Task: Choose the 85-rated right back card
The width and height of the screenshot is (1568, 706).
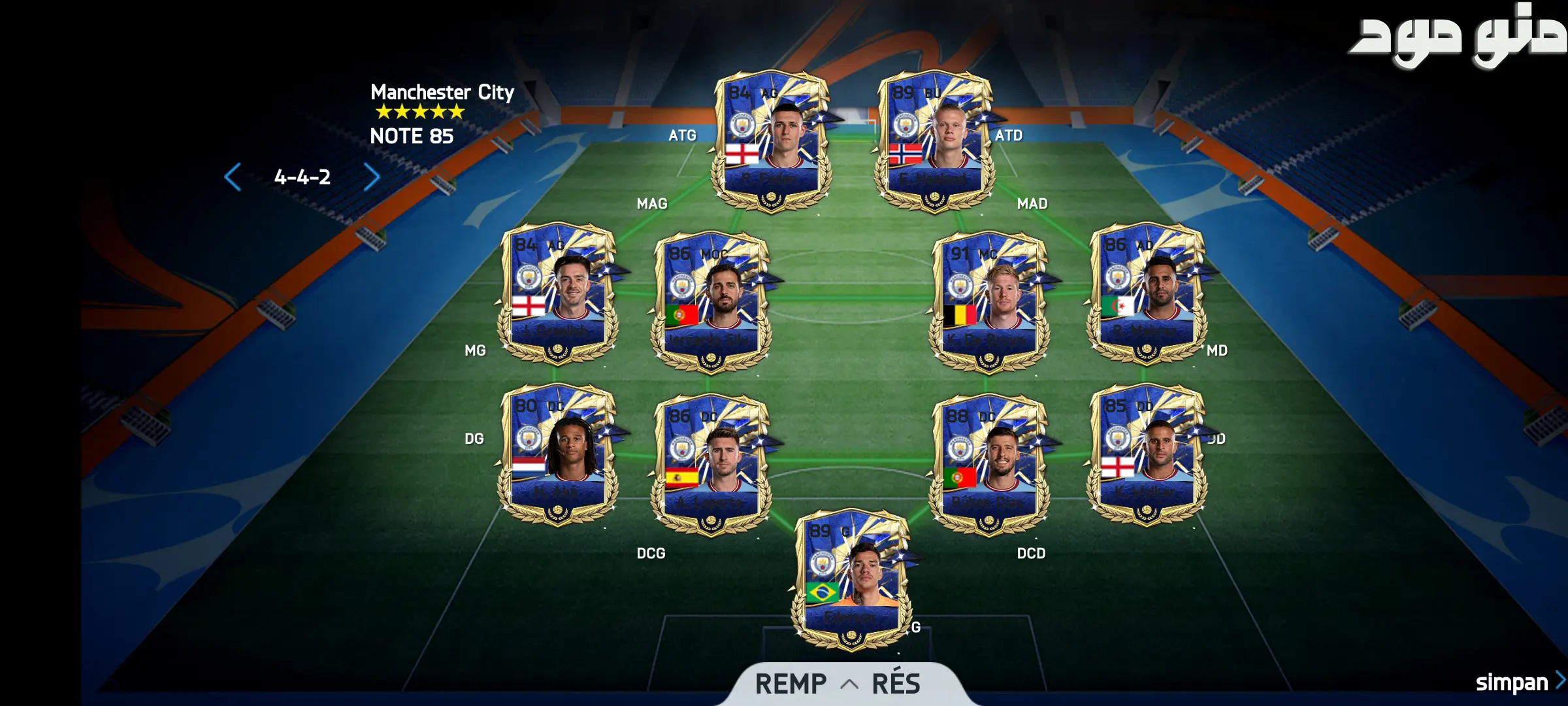Action: 1147,455
